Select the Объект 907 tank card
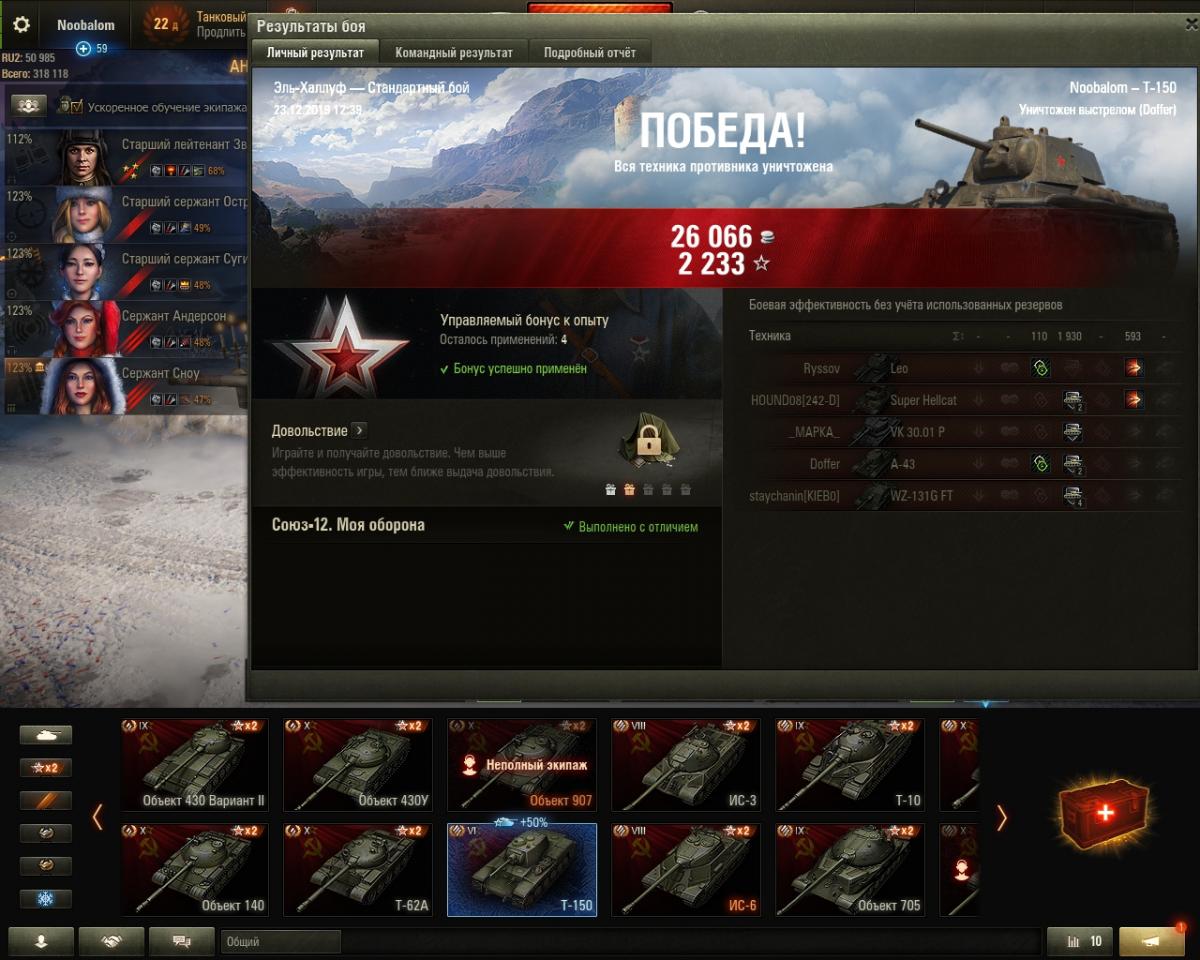 [x=522, y=764]
